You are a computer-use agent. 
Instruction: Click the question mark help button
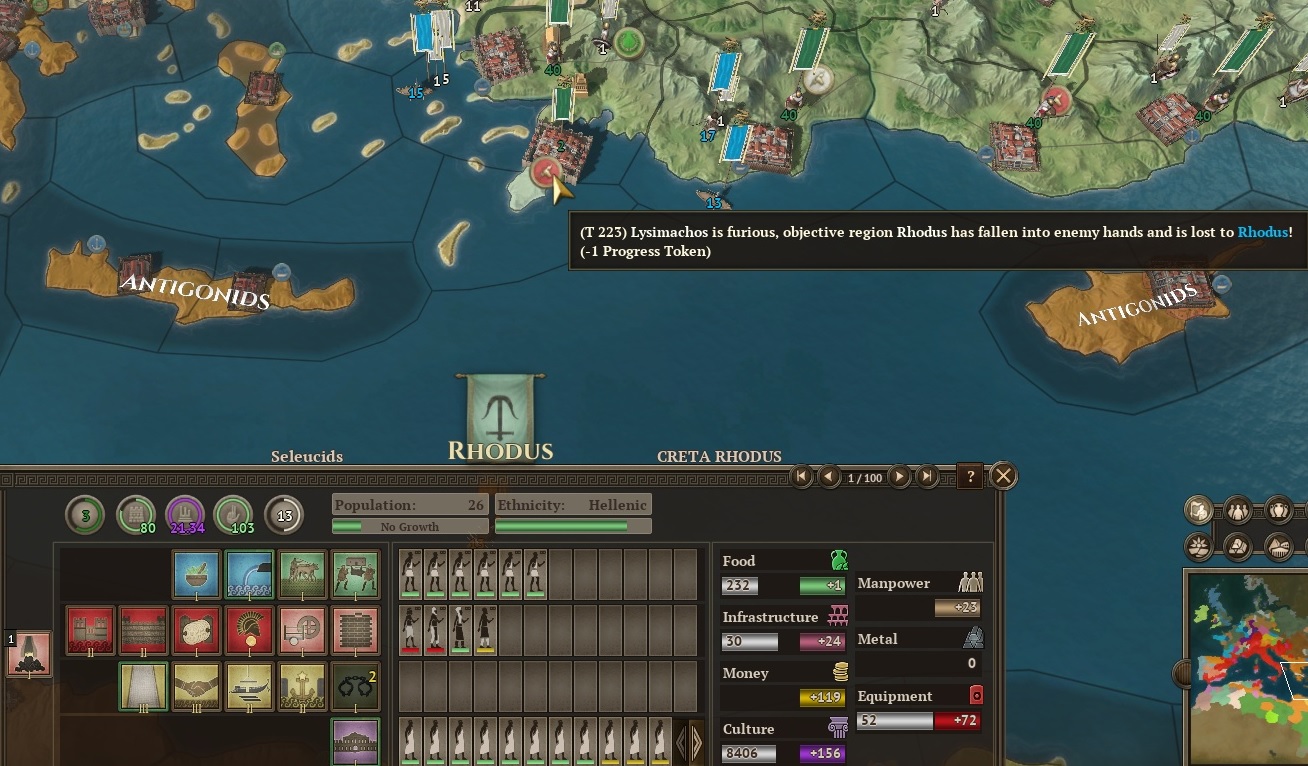pyautogui.click(x=968, y=477)
